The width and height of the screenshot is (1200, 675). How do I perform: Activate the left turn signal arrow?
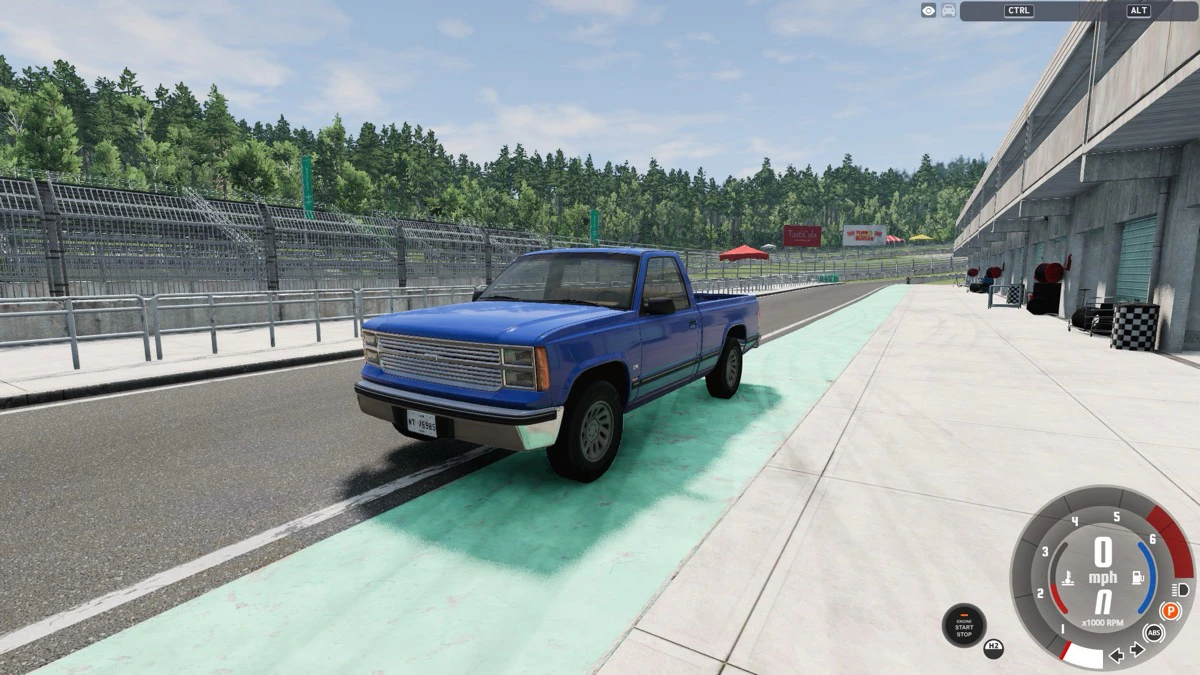point(1117,655)
